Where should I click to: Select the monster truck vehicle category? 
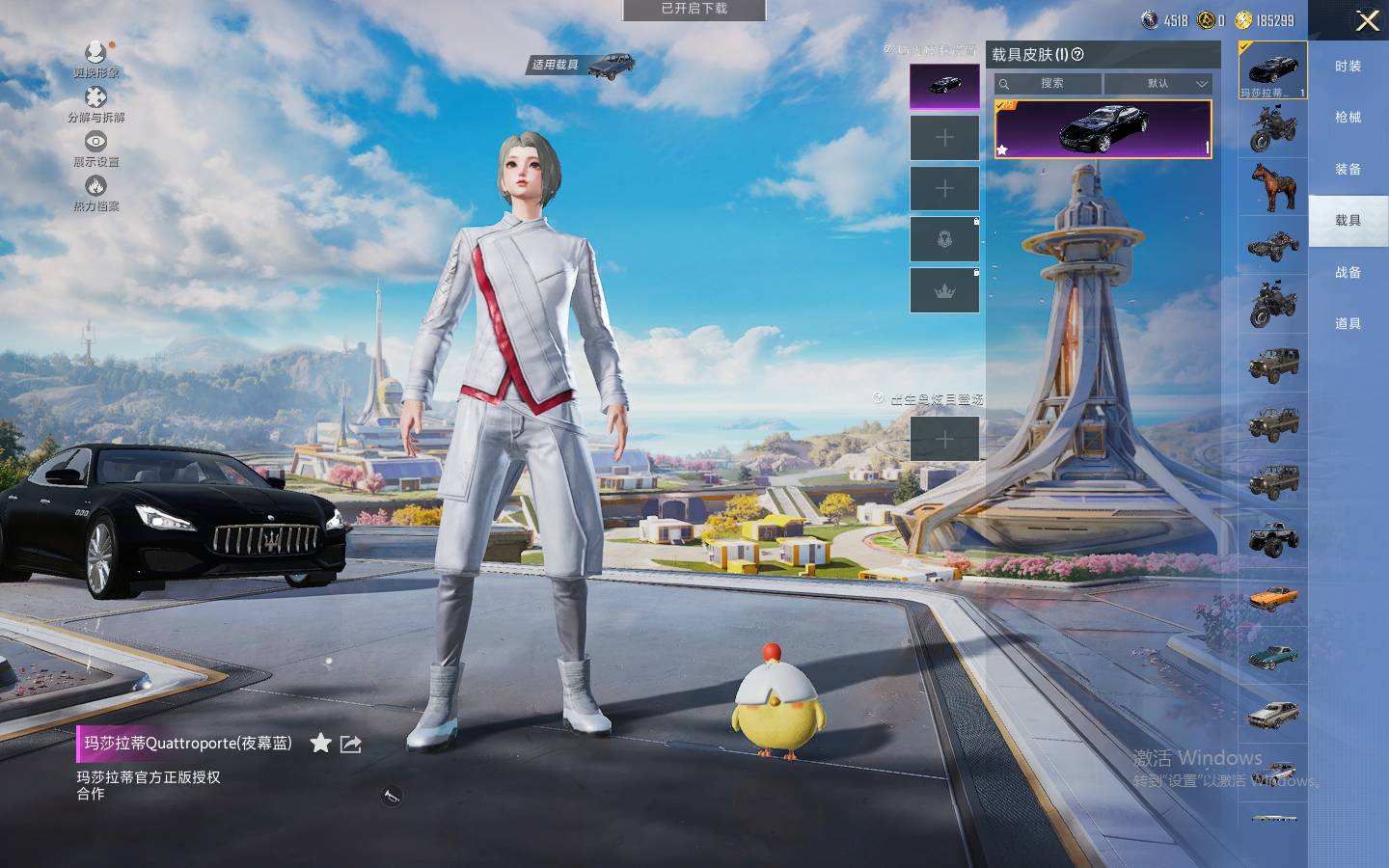(x=1273, y=539)
